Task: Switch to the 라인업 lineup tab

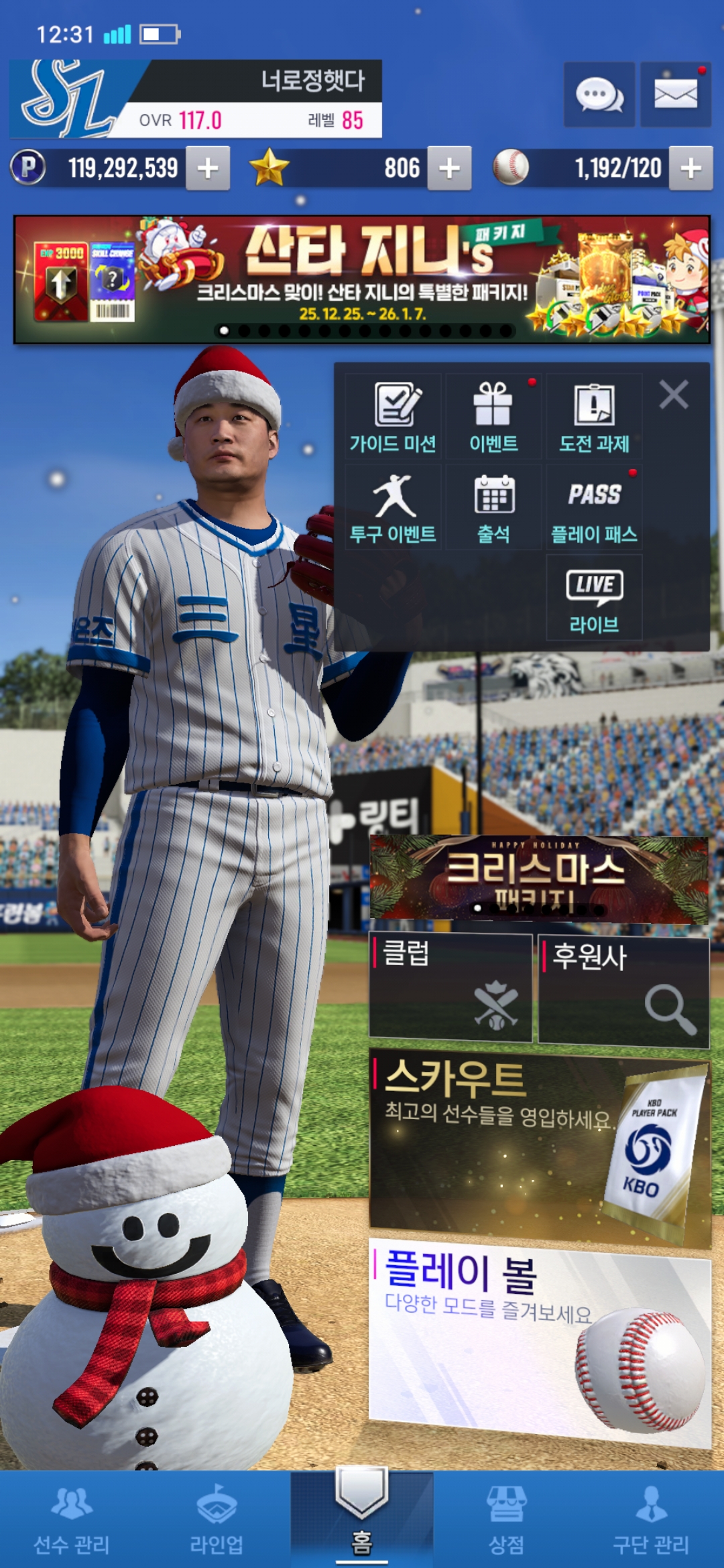Action: tap(217, 1520)
